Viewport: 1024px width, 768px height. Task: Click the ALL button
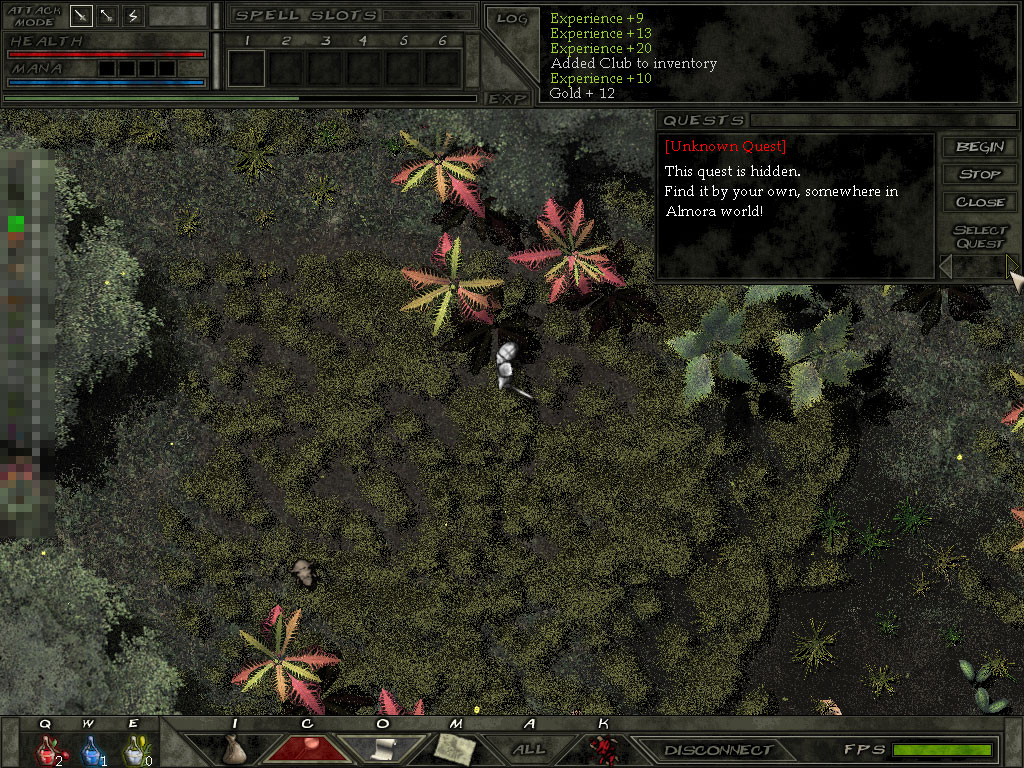tap(529, 749)
